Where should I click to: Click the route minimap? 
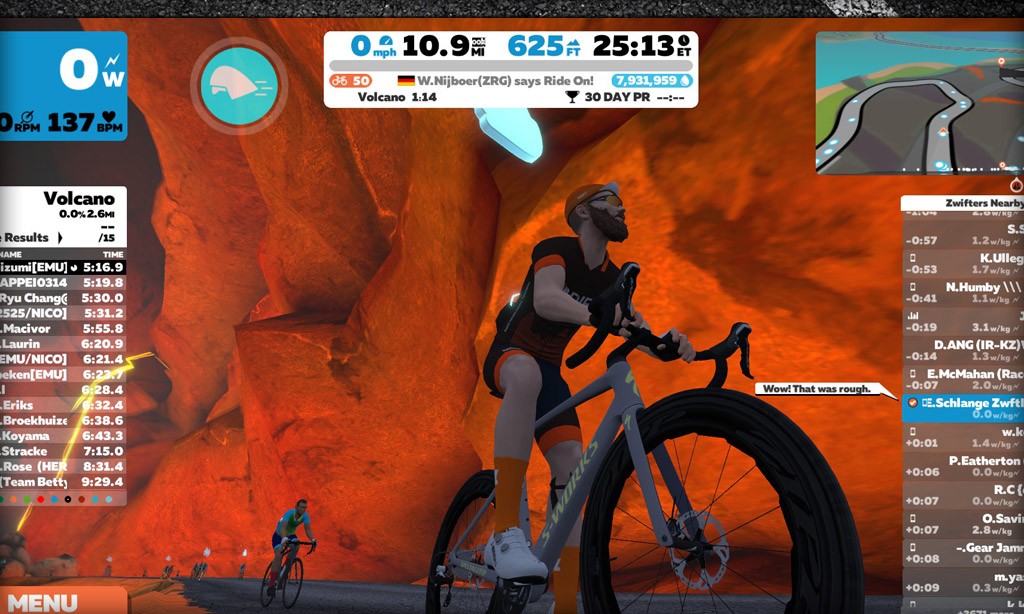[919, 102]
